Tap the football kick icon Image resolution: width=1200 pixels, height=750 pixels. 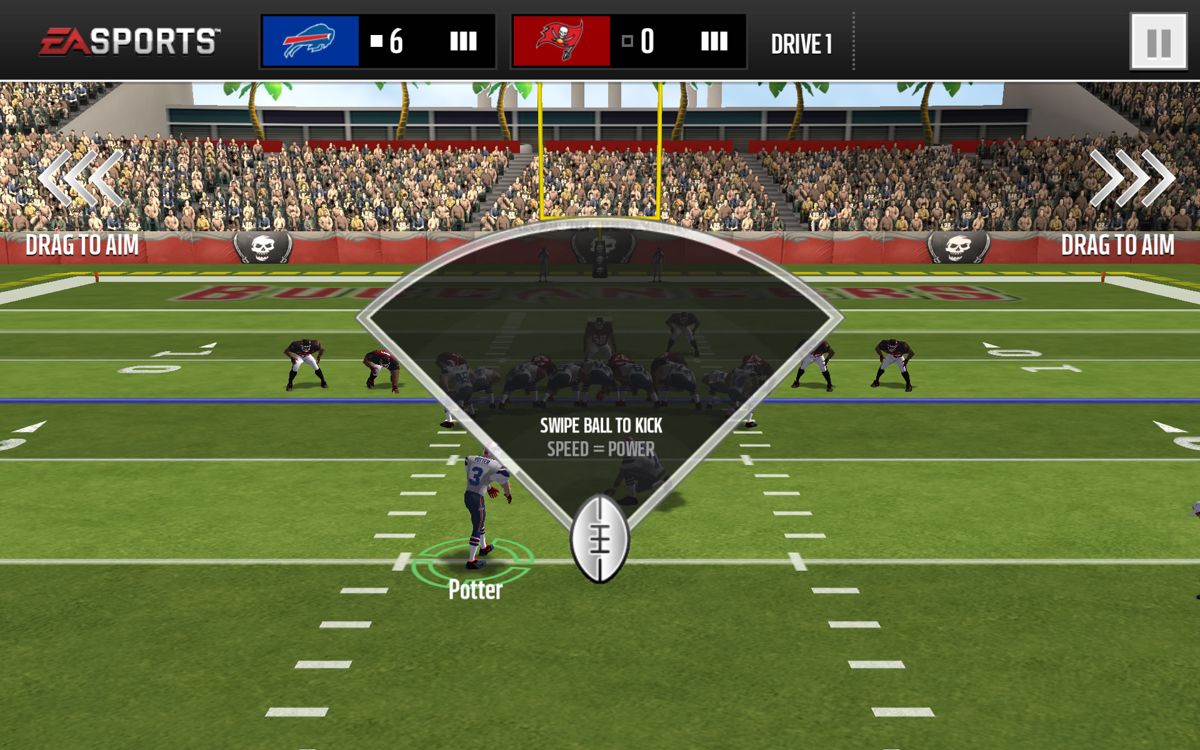point(599,539)
